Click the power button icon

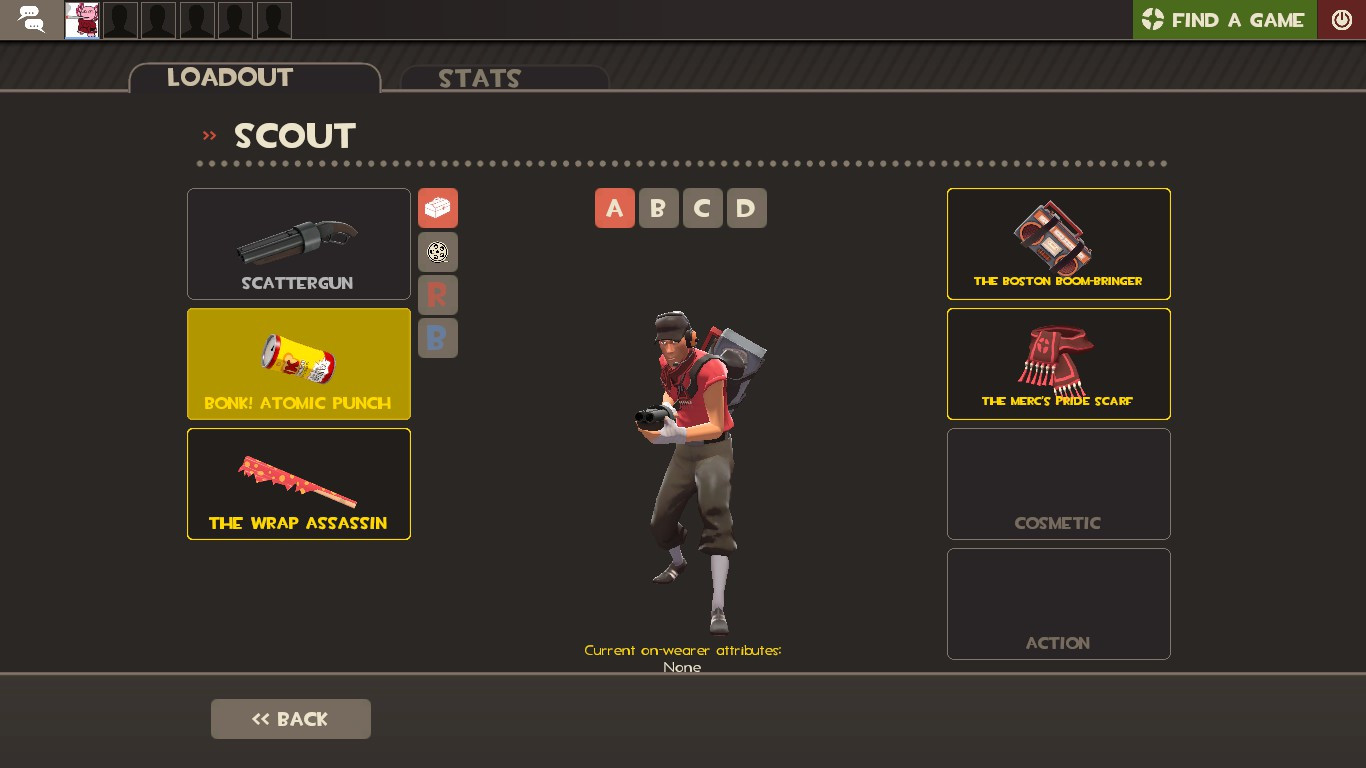1341,19
